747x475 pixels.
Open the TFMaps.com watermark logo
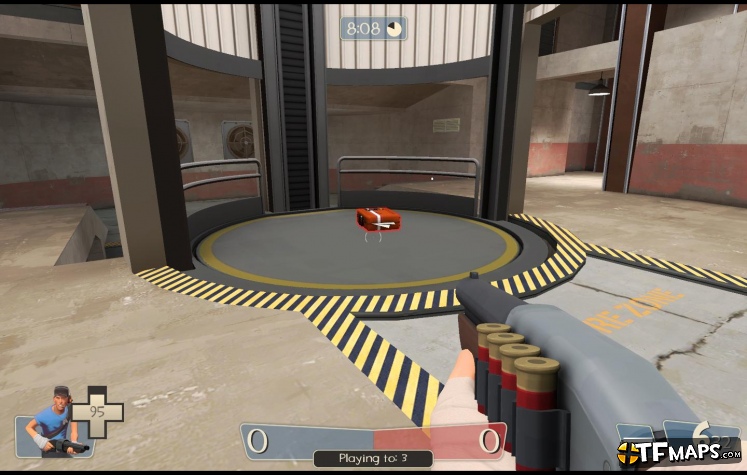(678, 453)
